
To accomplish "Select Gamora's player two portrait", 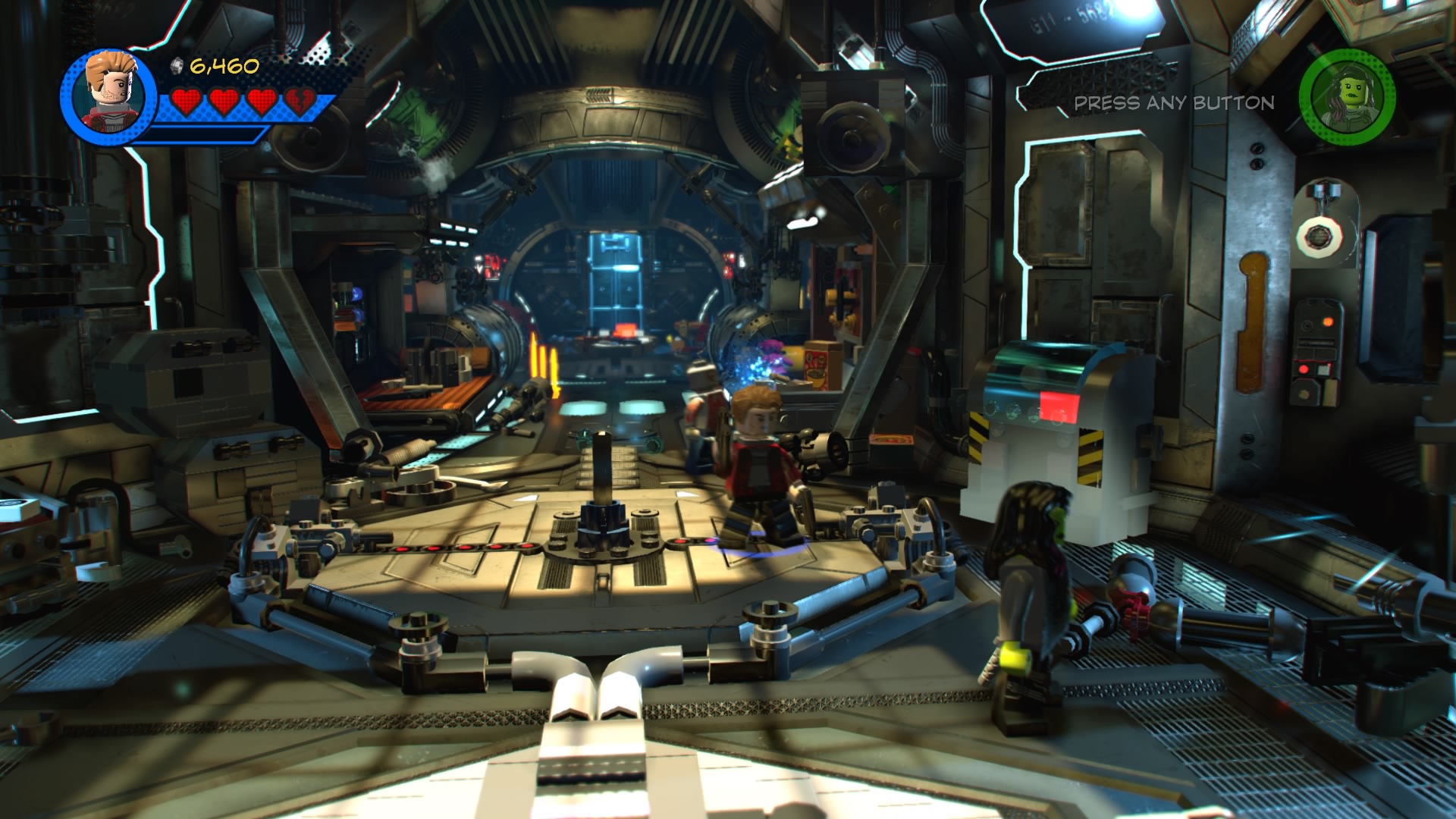I will (x=1347, y=96).
